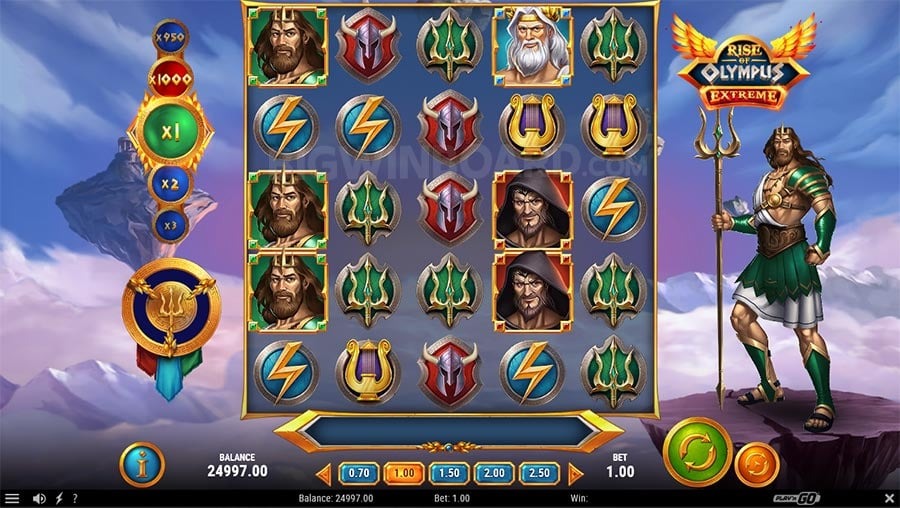Viewport: 900px width, 508px height.
Task: Toggle the lightning fast-play icon
Action: 58,498
